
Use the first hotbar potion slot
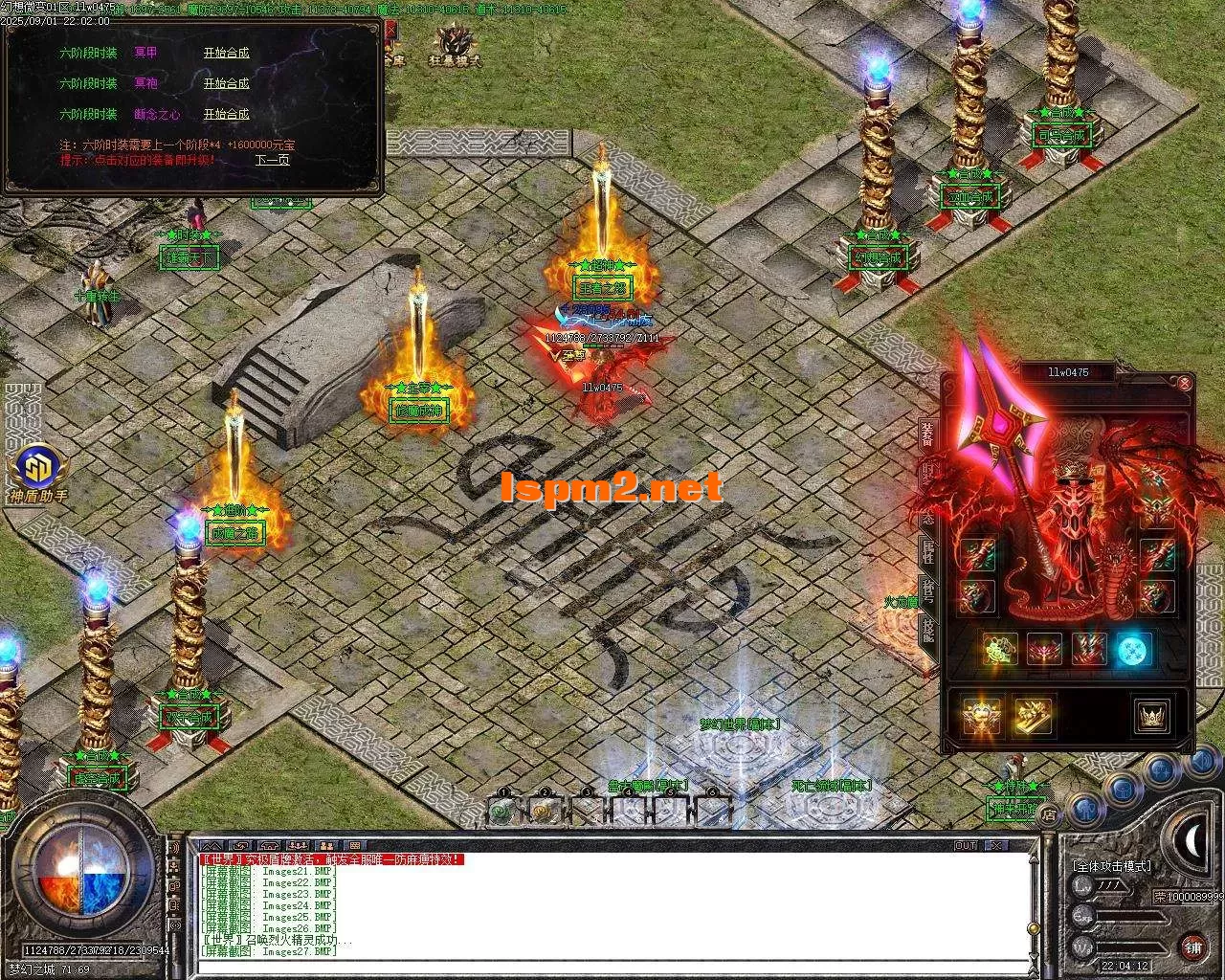[x=500, y=811]
